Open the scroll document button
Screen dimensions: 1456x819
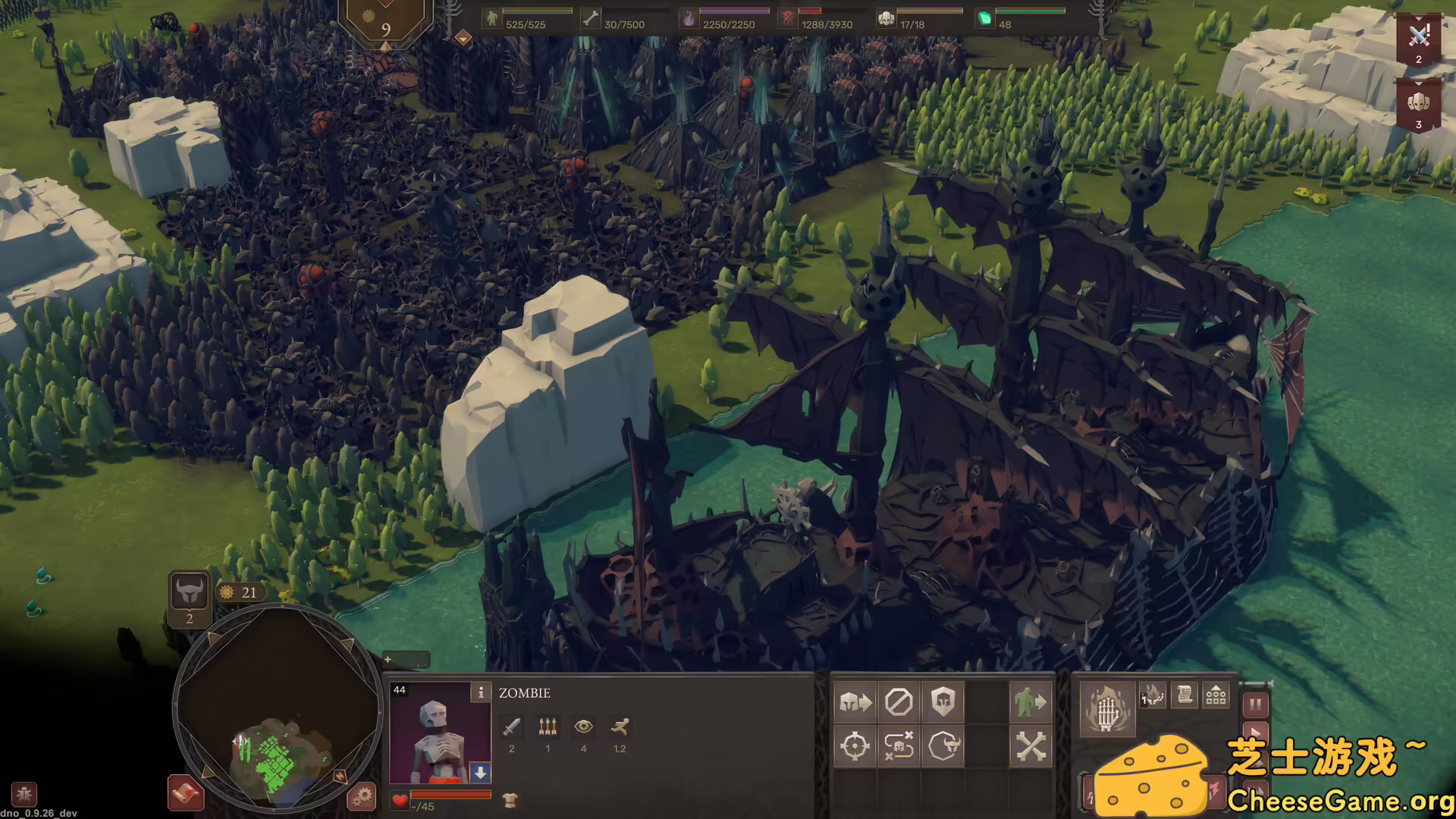[1185, 695]
